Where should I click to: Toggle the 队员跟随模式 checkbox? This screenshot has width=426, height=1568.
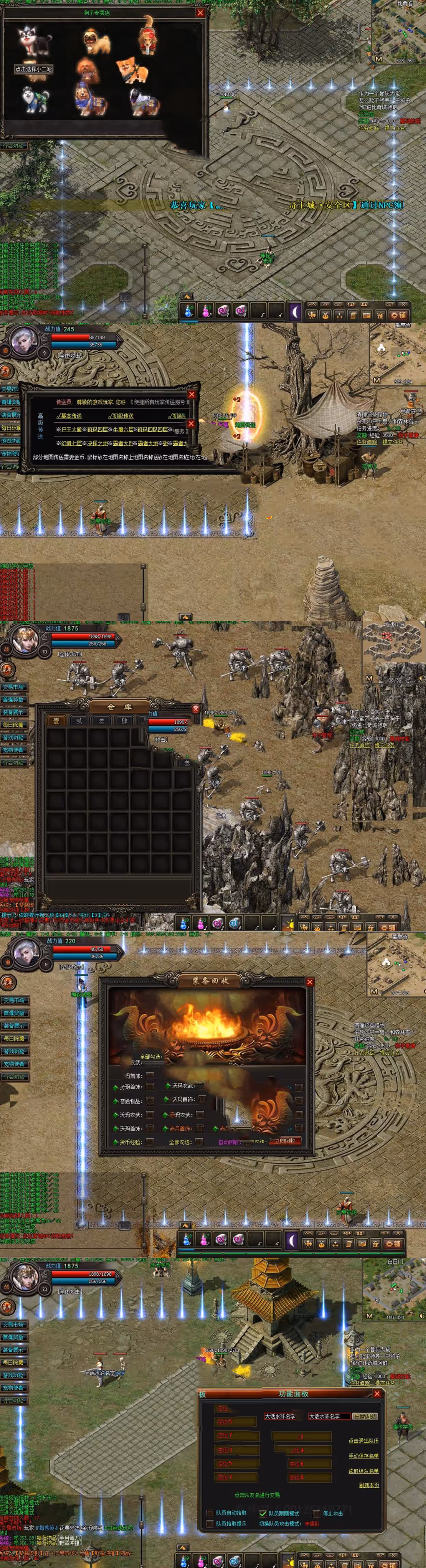[263, 1513]
